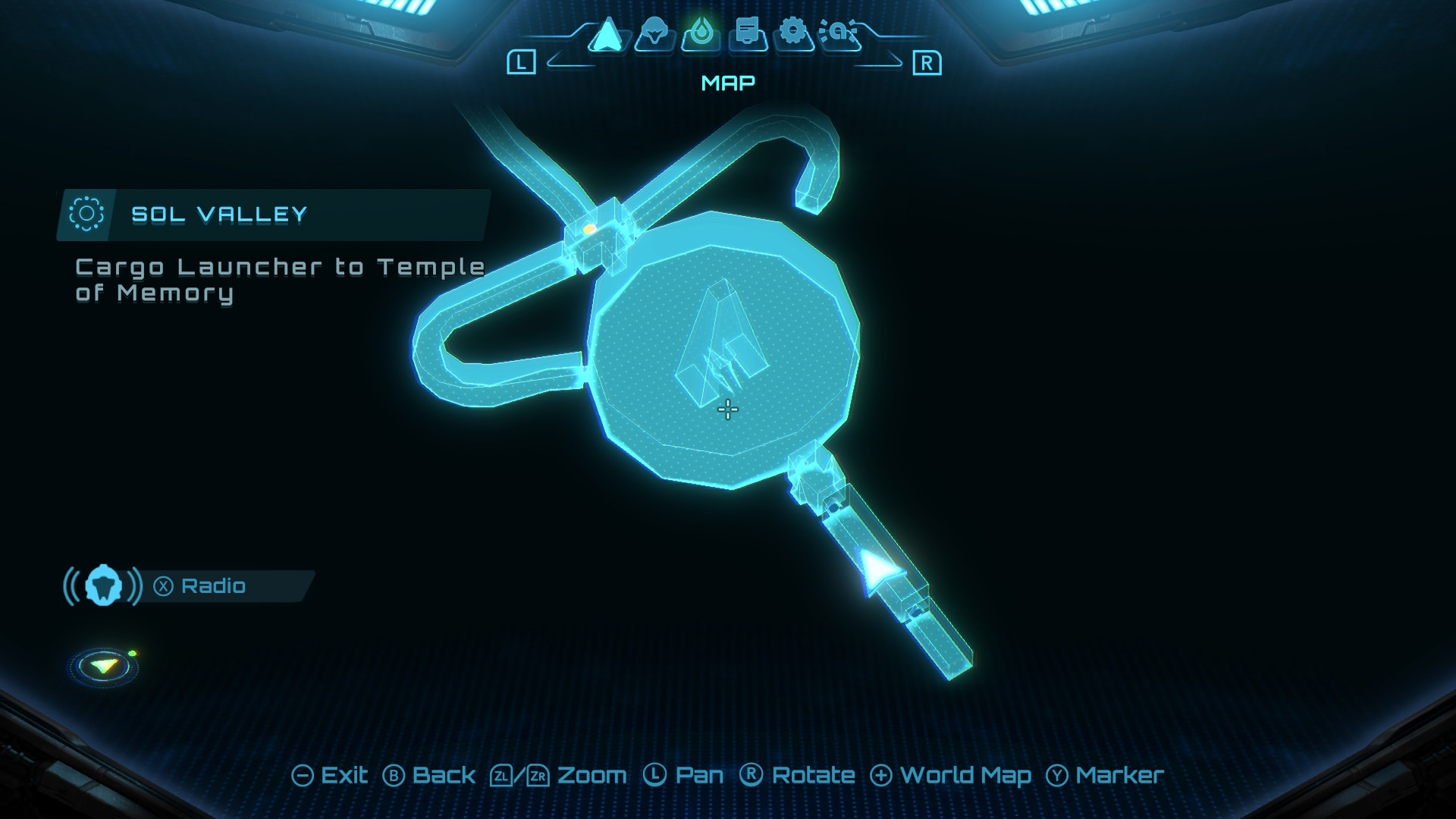The width and height of the screenshot is (1456, 819).
Task: Click the orange marker on the map junction
Action: [589, 228]
